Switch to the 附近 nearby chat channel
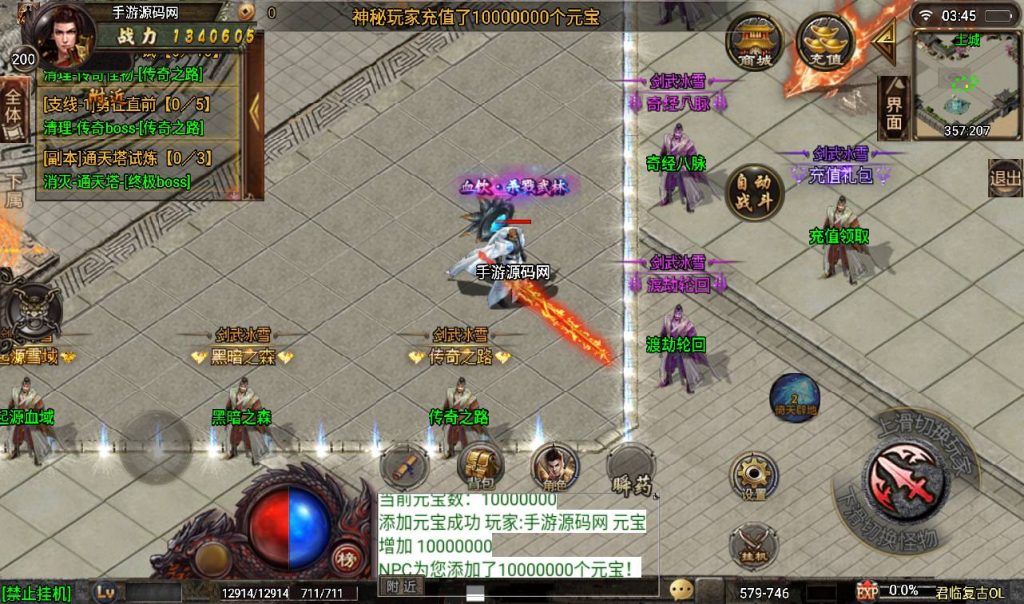 pos(402,587)
